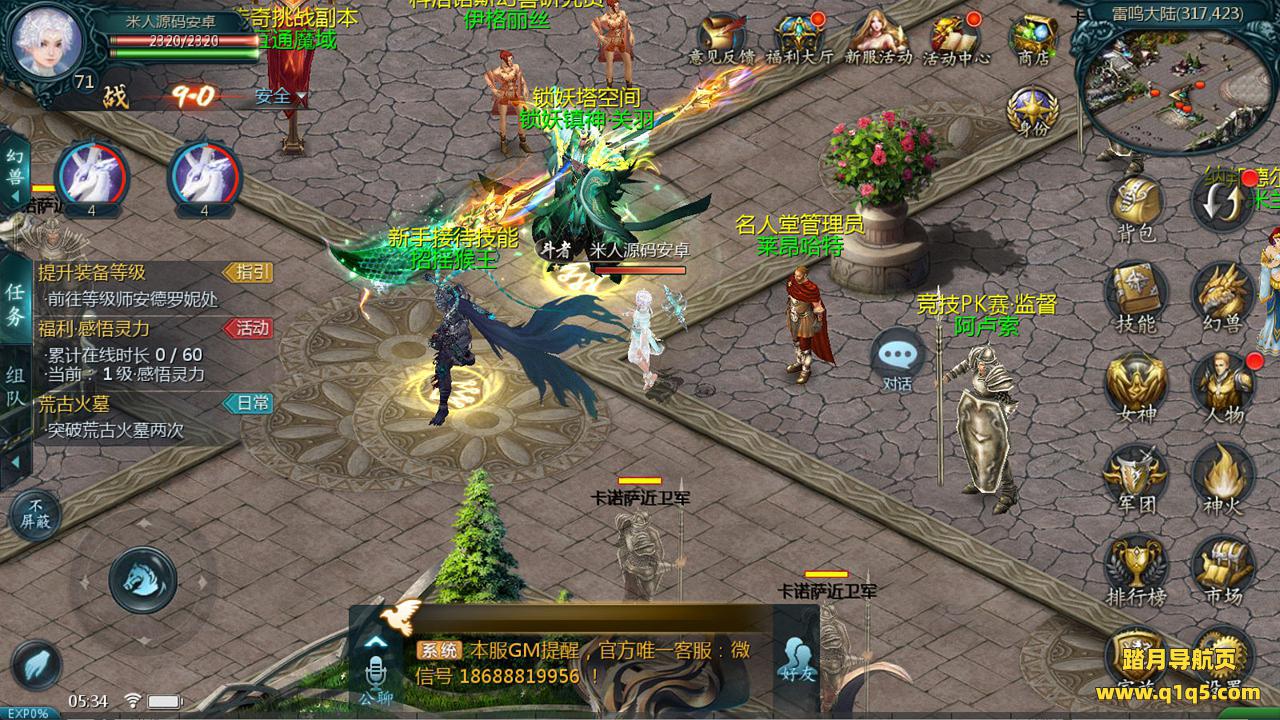Open the 背包 backpack icon

[1136, 203]
